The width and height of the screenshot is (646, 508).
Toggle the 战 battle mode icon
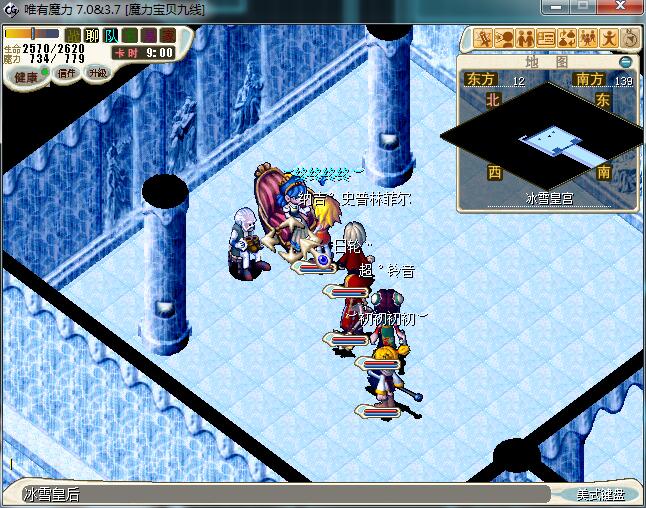pyautogui.click(x=73, y=36)
